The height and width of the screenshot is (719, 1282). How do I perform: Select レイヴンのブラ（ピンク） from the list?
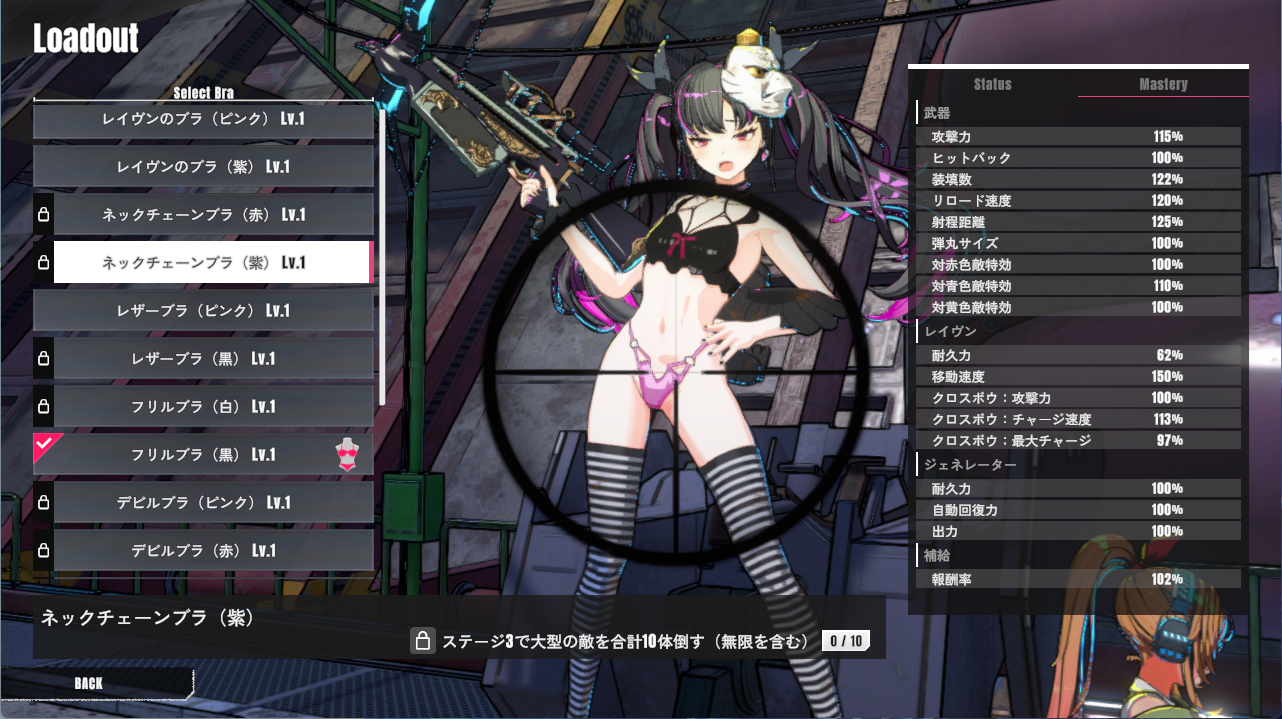point(203,119)
